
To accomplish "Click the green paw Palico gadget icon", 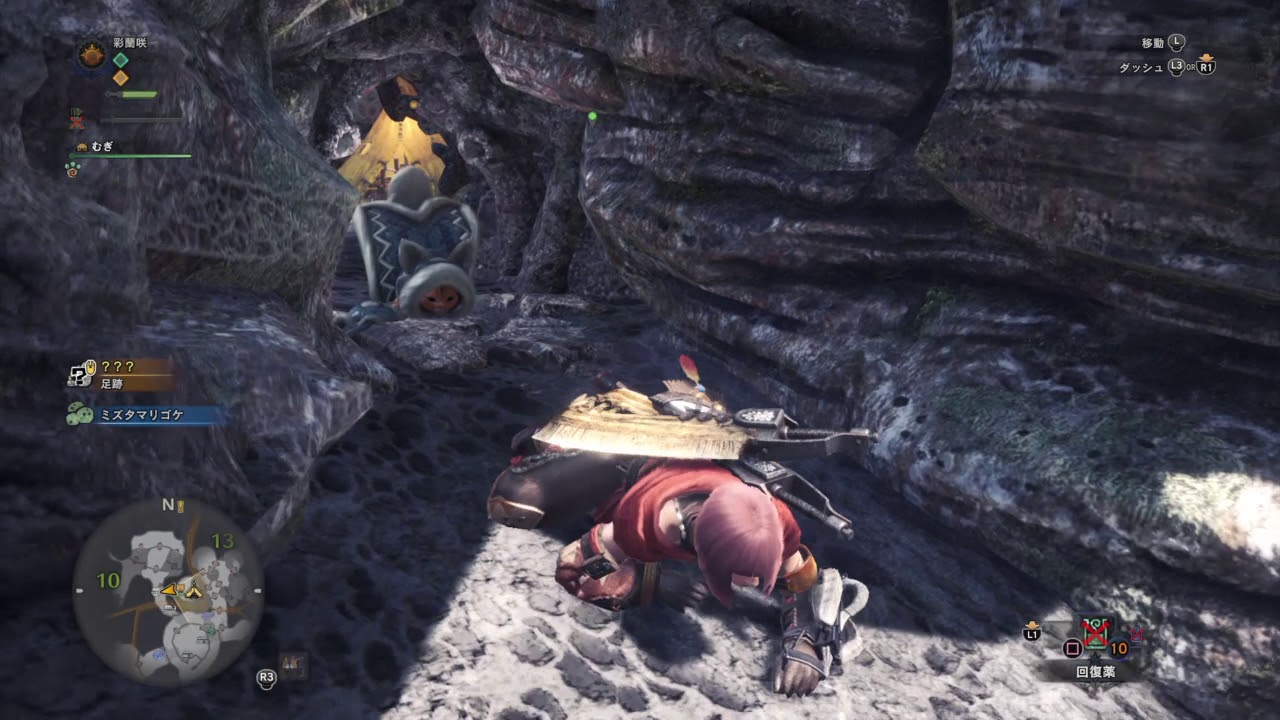I will 74,170.
